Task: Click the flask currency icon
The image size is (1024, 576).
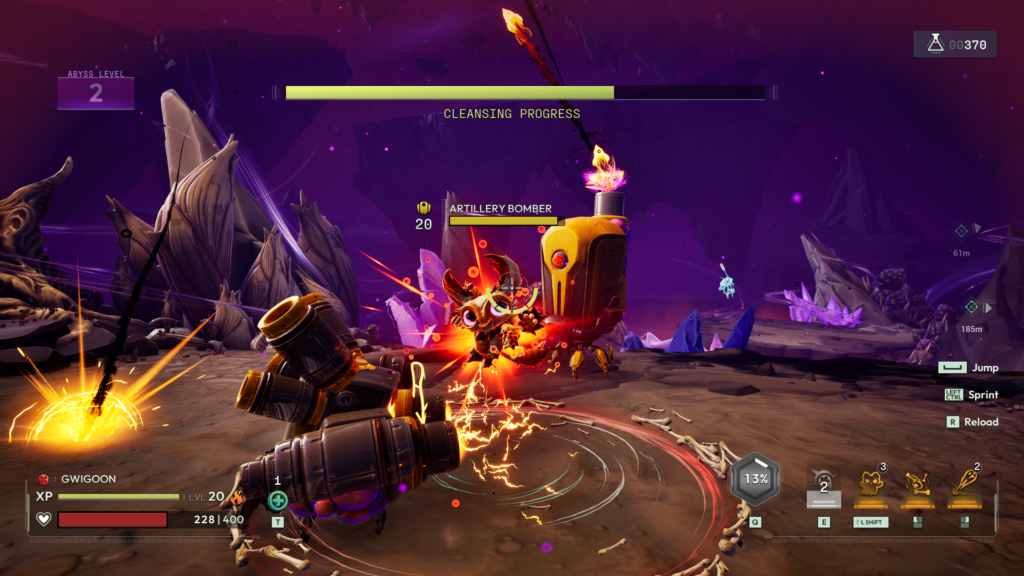Action: (x=935, y=44)
